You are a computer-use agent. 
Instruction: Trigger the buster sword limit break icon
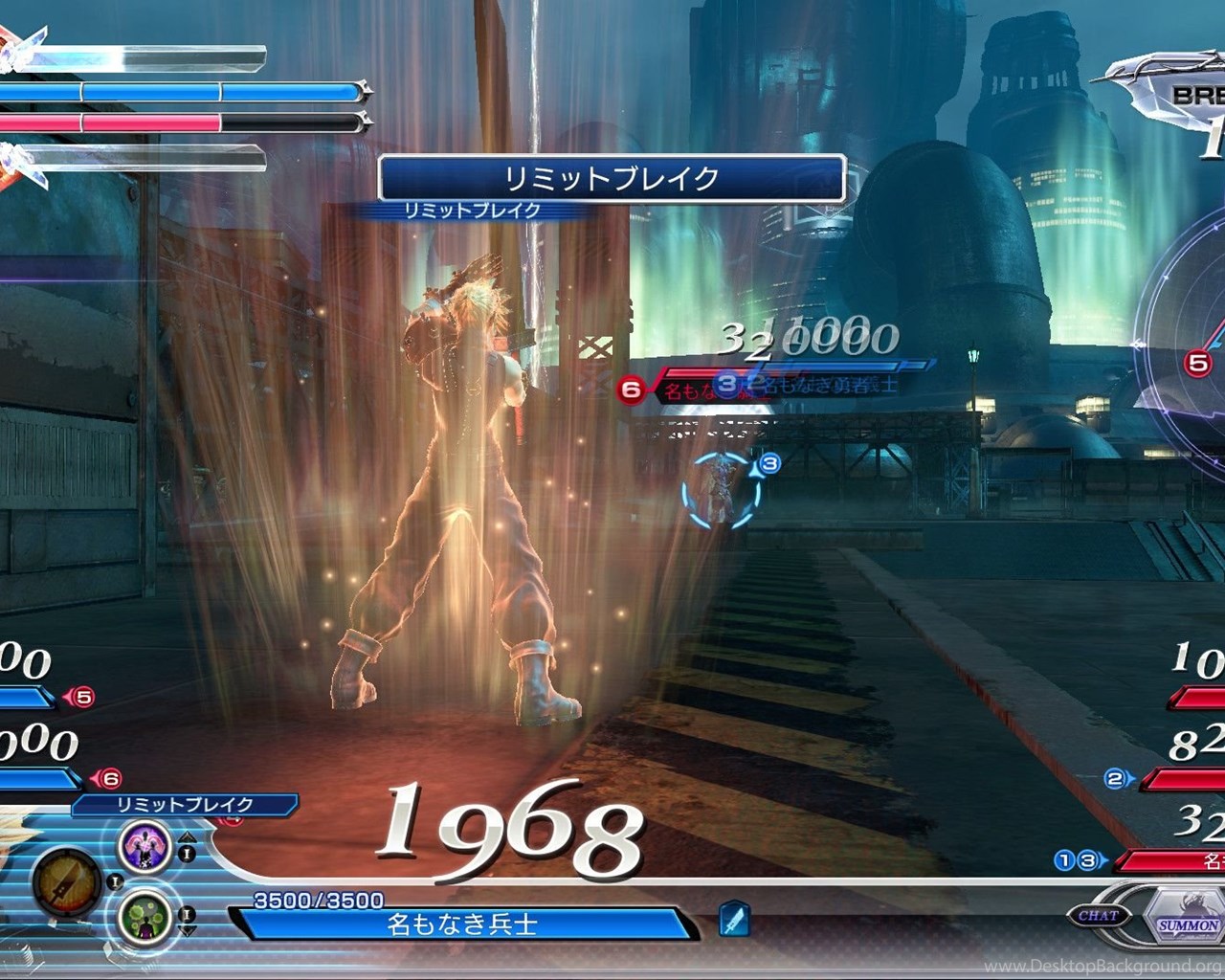tap(66, 881)
